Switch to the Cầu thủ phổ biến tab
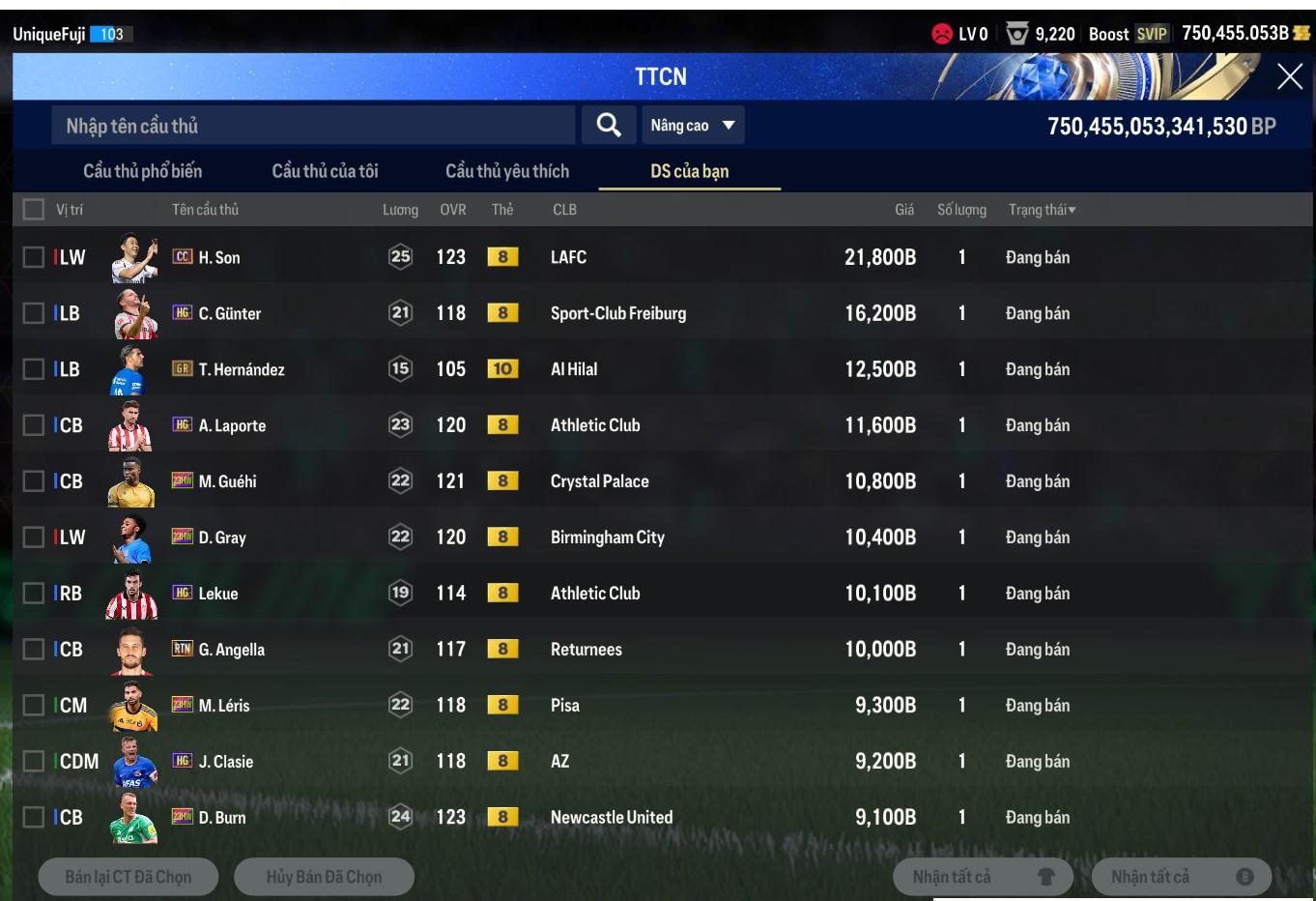The width and height of the screenshot is (1316, 901). coord(143,171)
